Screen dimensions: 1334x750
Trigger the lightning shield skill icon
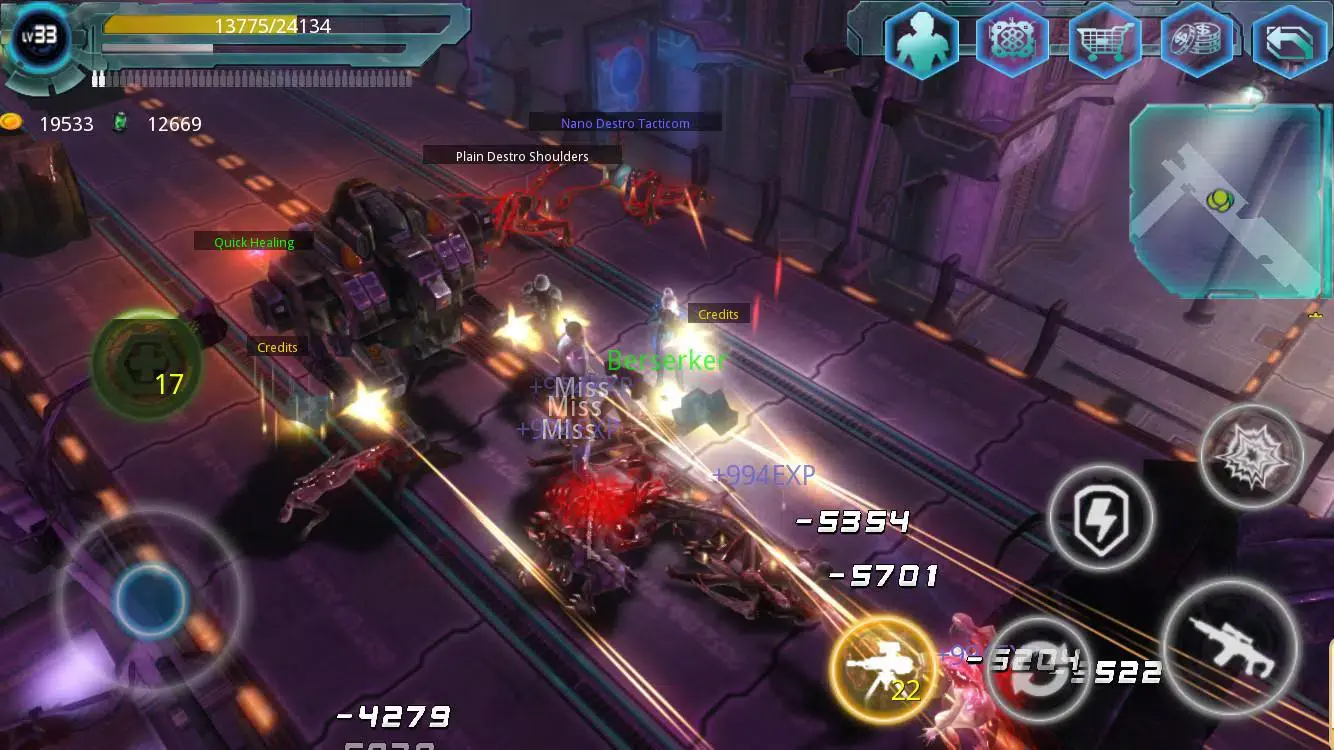click(1101, 520)
